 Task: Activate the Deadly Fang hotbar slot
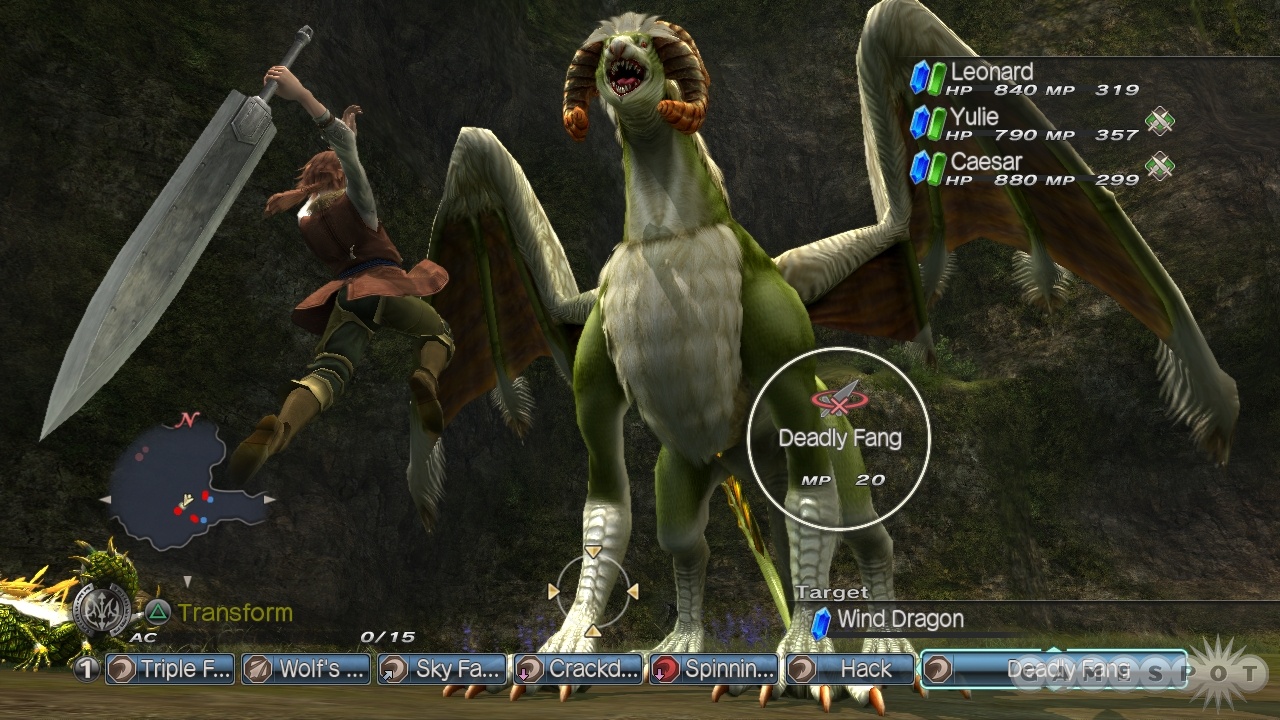click(1052, 669)
